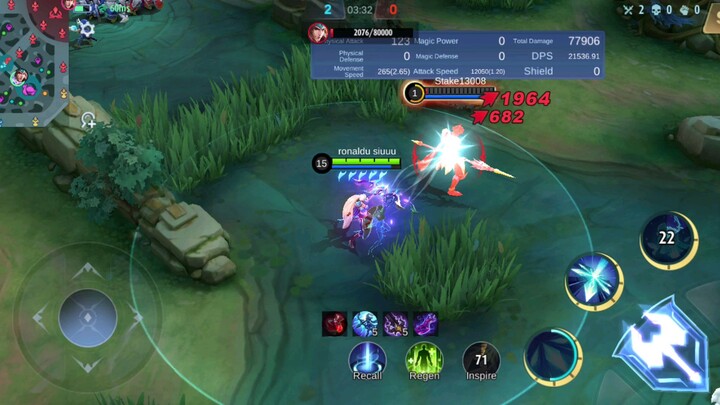Trigger the dark skill with the cyan ring
Image resolution: width=720 pixels, height=405 pixels.
click(552, 355)
